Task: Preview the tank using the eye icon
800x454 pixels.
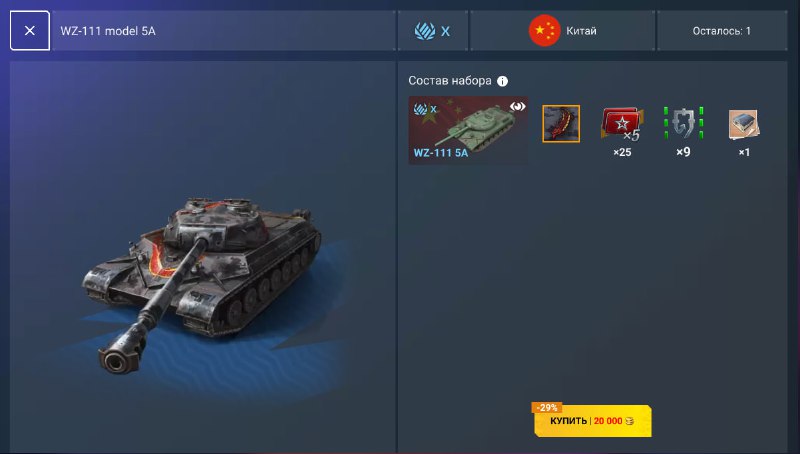Action: tap(518, 106)
